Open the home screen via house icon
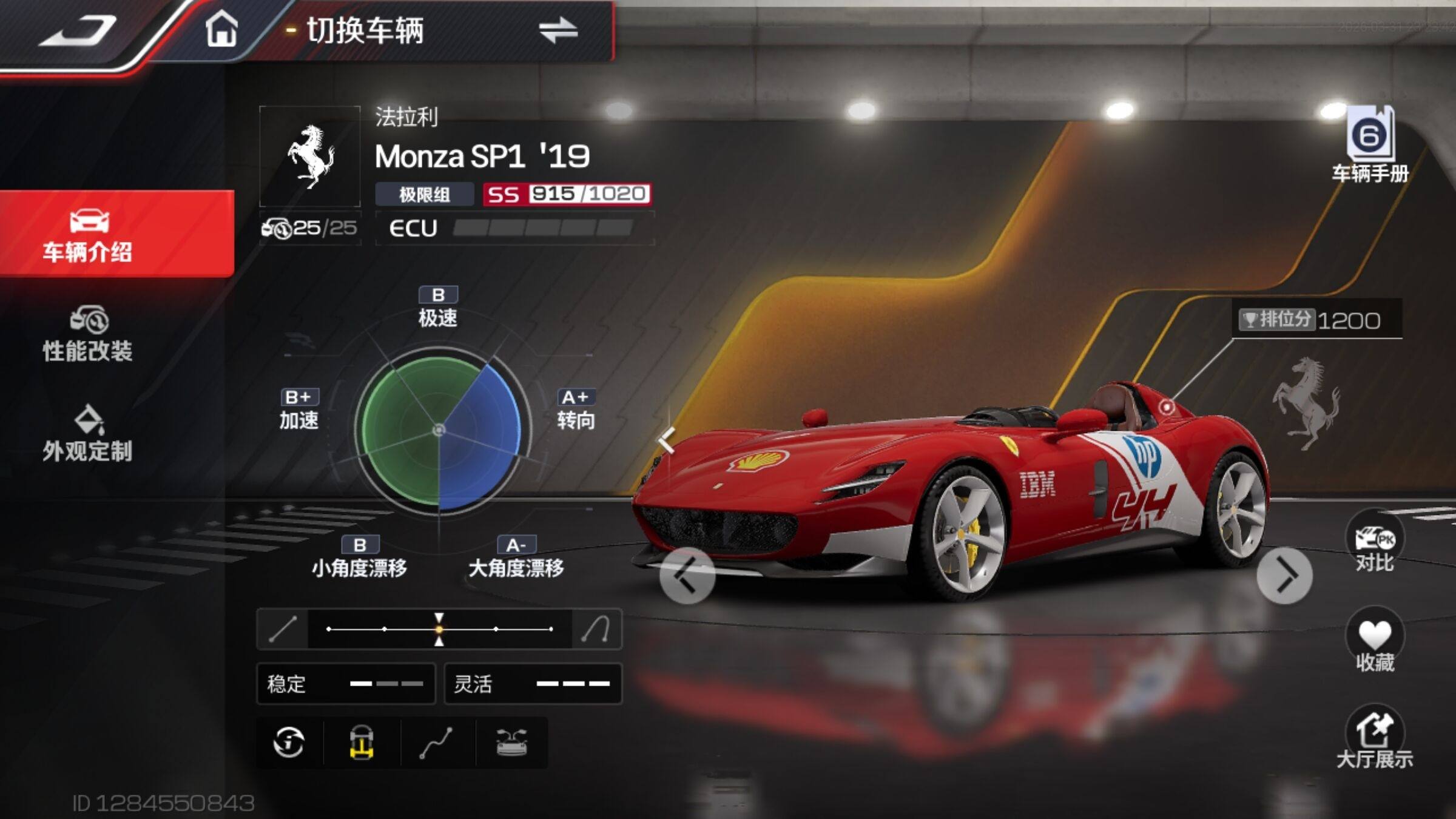 point(221,30)
